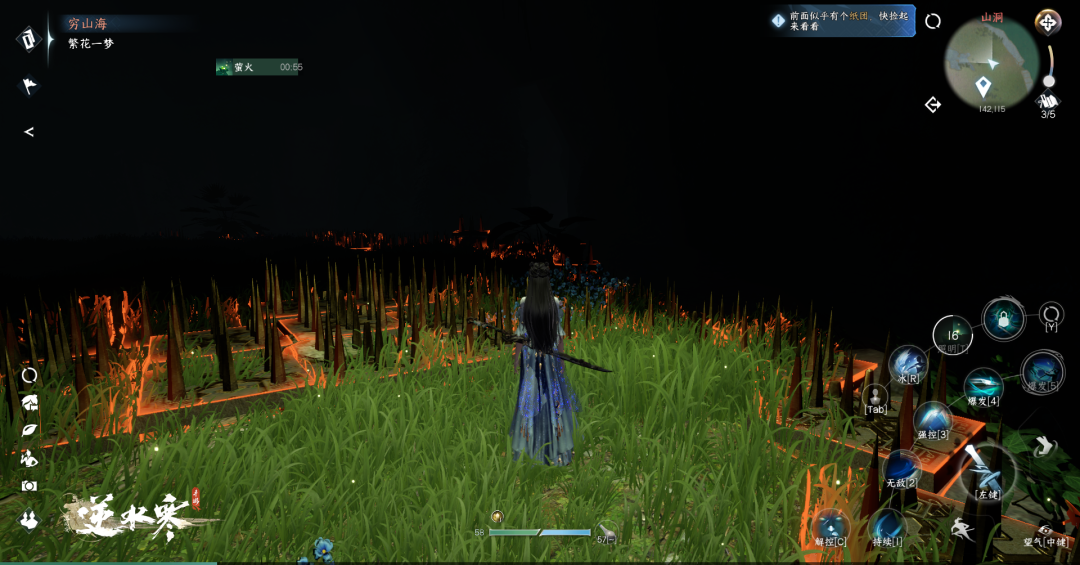Expand the left panel with the arrow
Screen dimensions: 1080x565
pos(29,132)
